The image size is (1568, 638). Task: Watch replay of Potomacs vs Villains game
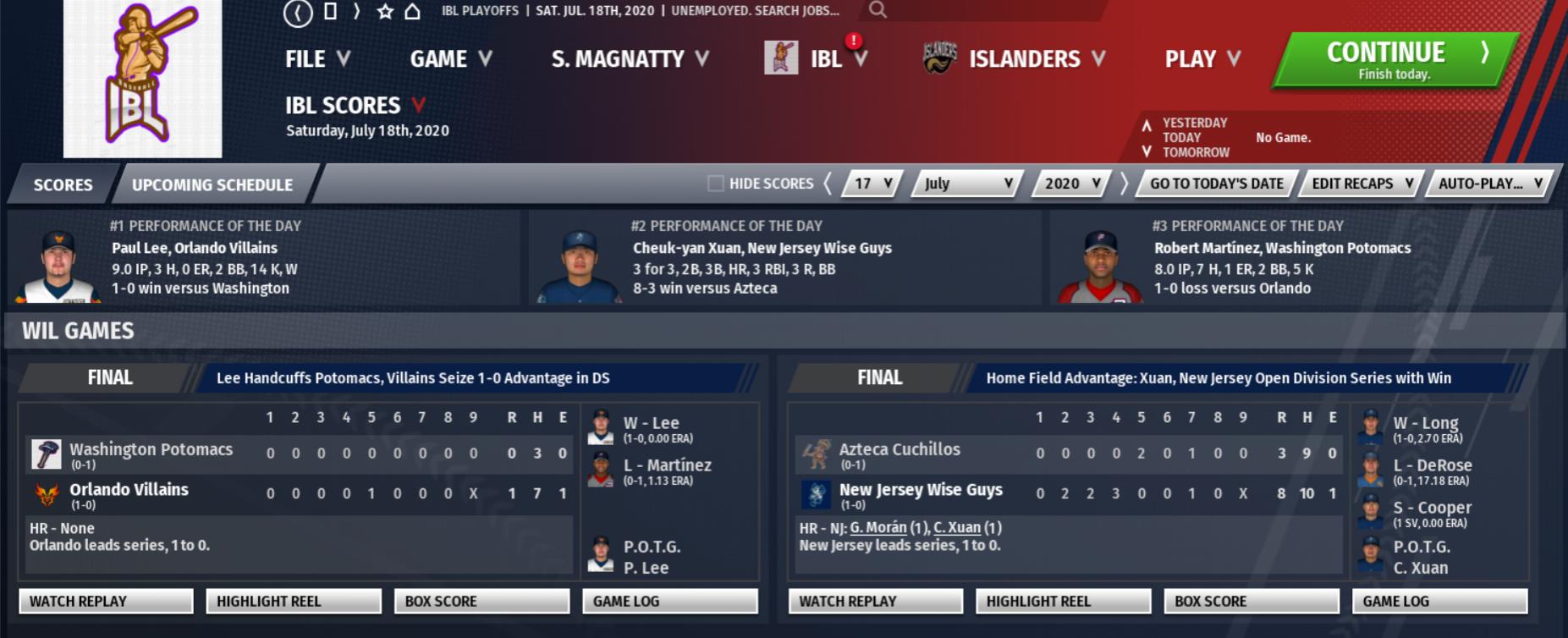pyautogui.click(x=106, y=602)
